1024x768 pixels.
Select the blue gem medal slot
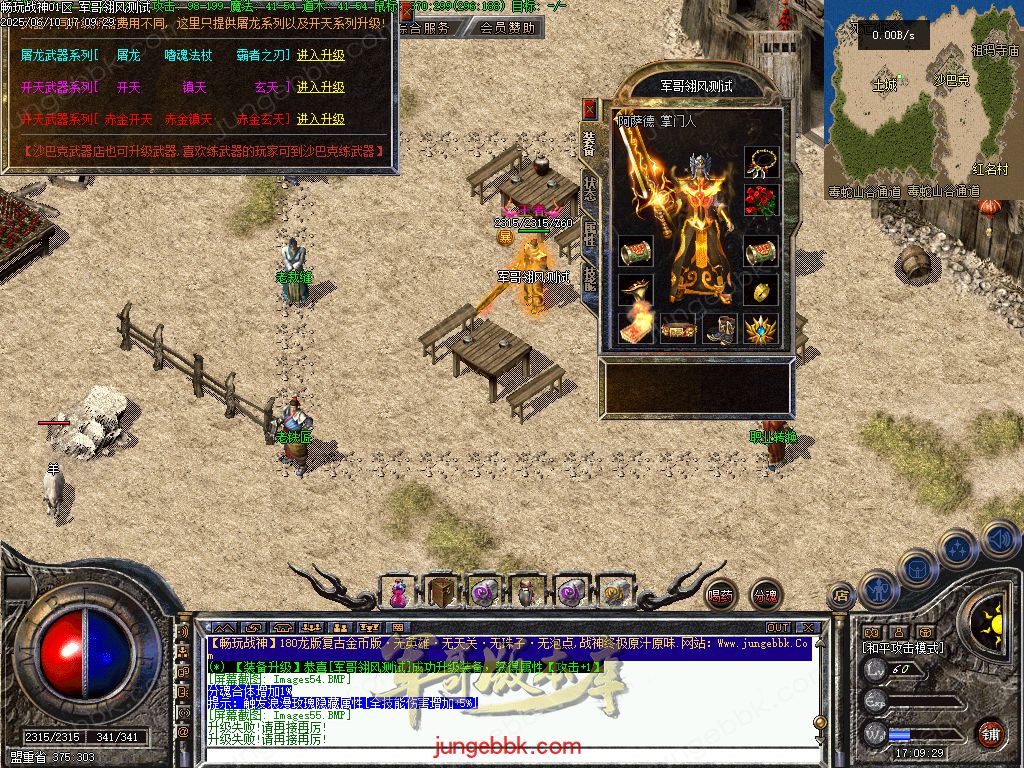pos(762,328)
